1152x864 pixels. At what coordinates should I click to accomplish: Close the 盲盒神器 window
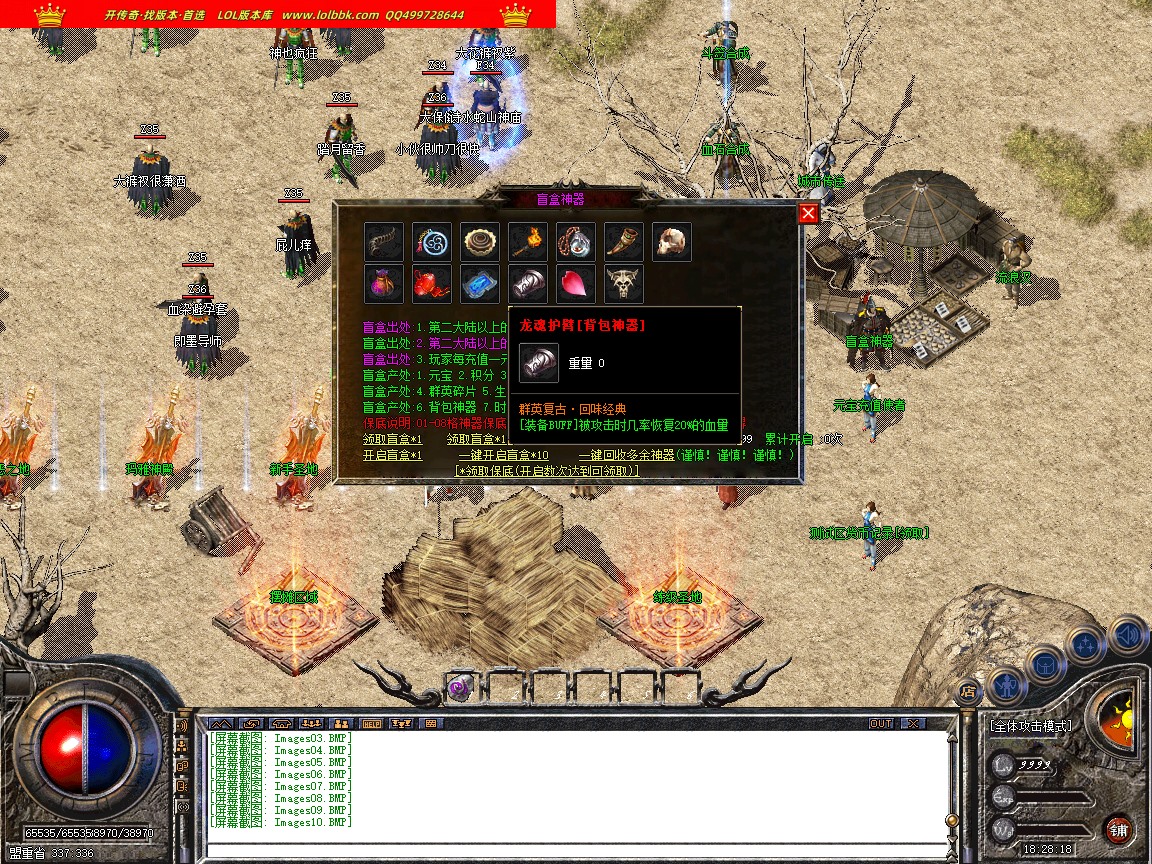click(808, 213)
